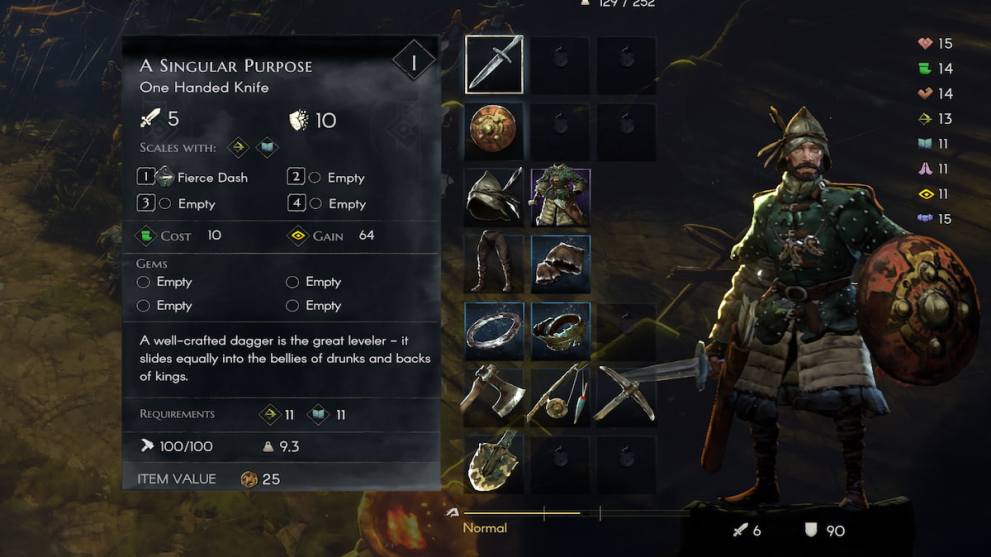Pick the shovel tool slot

(x=494, y=461)
